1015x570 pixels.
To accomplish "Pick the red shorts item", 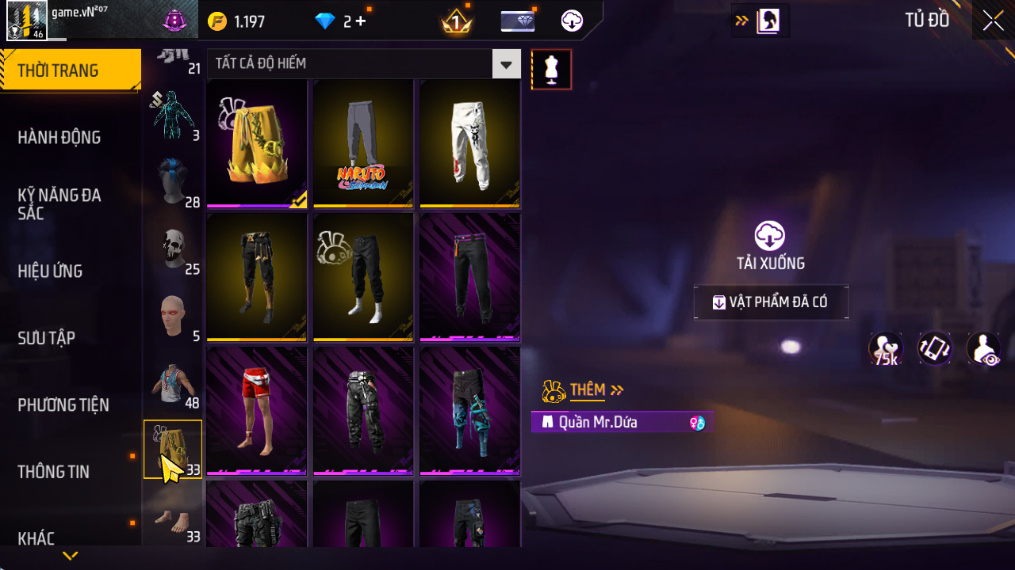I will coord(257,410).
